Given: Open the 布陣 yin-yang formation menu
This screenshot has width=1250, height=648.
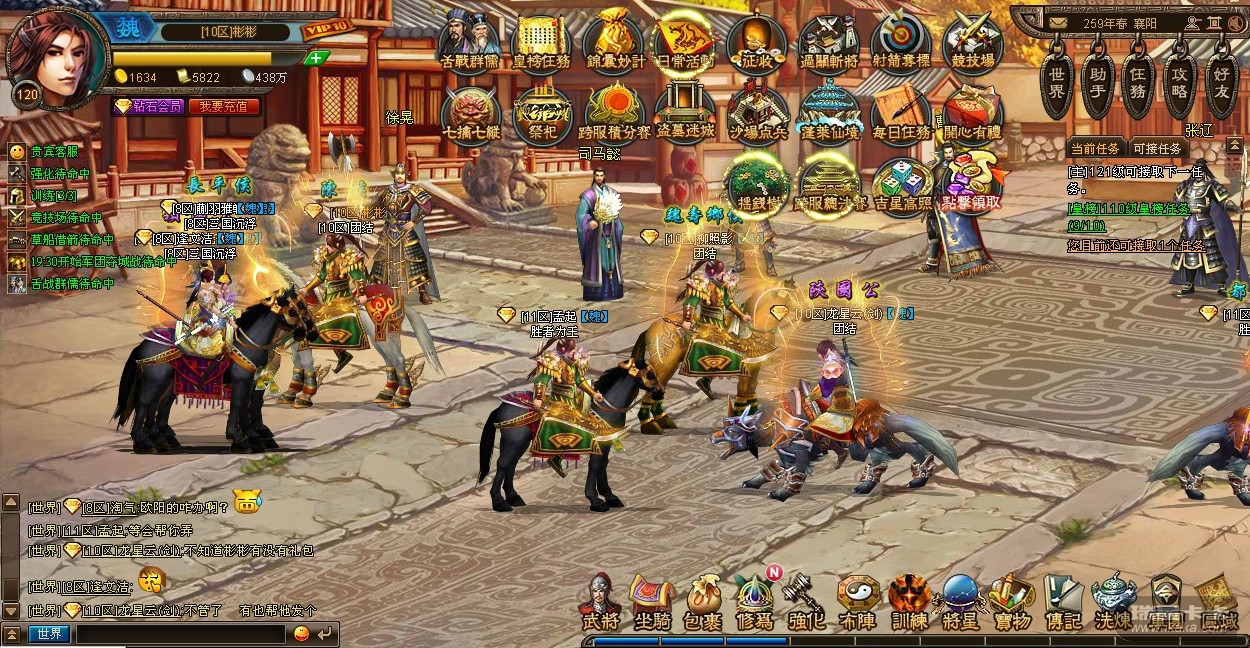Looking at the screenshot, I should tap(858, 602).
